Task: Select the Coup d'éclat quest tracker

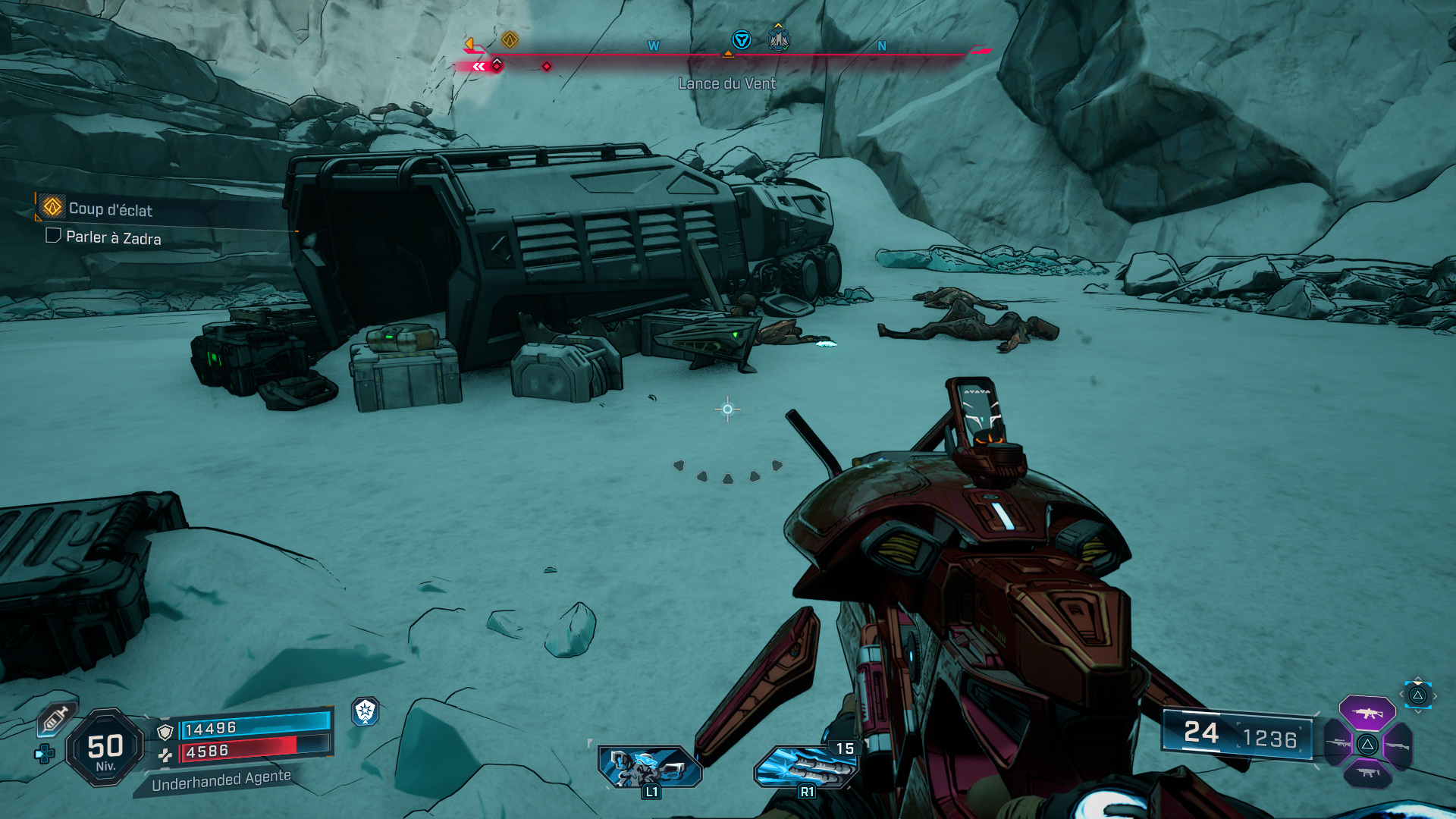Action: [110, 209]
